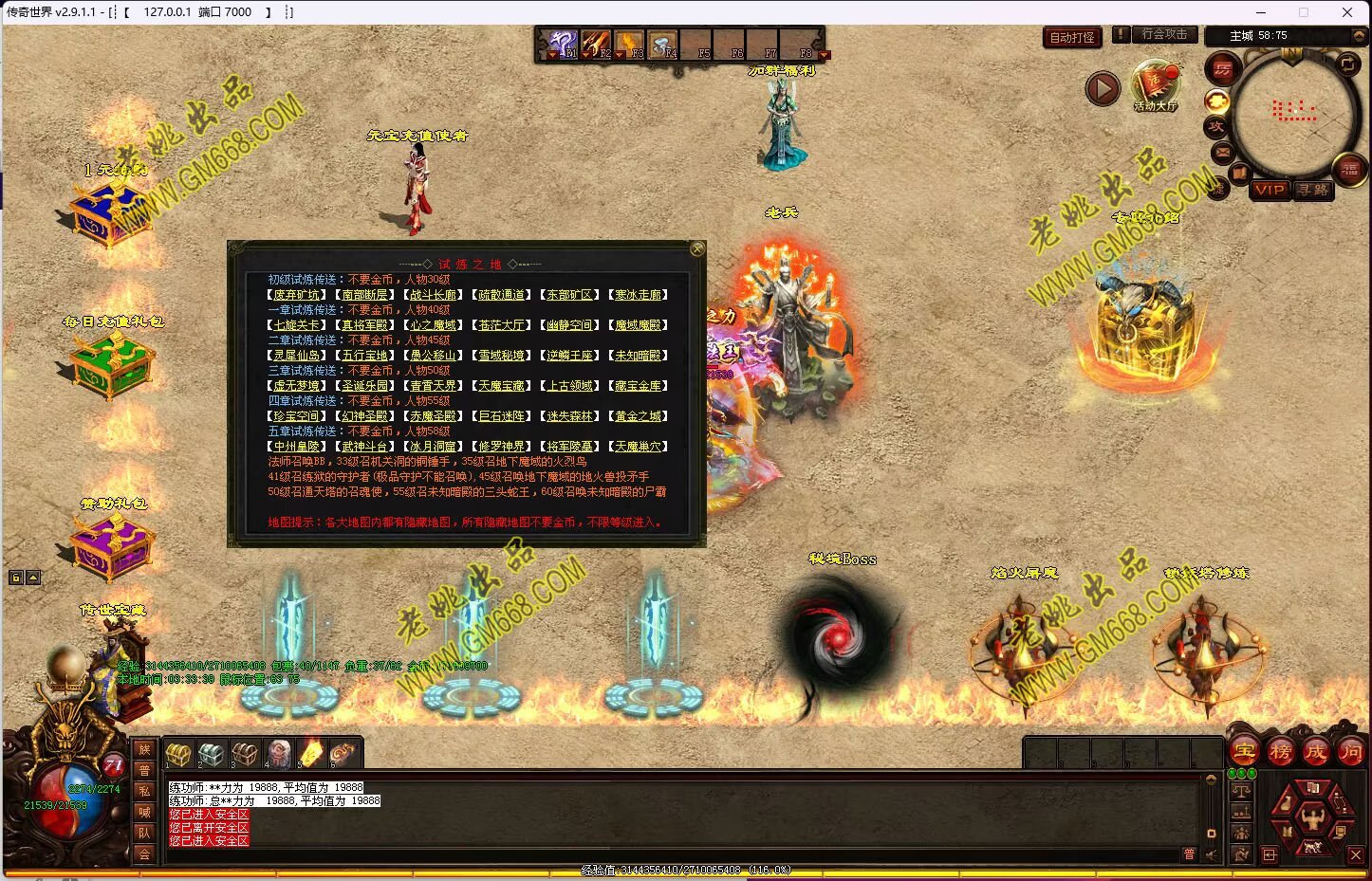This screenshot has height=881, width=1372.
Task: Choose the 魔域魔殿 teleport link
Action: [638, 325]
